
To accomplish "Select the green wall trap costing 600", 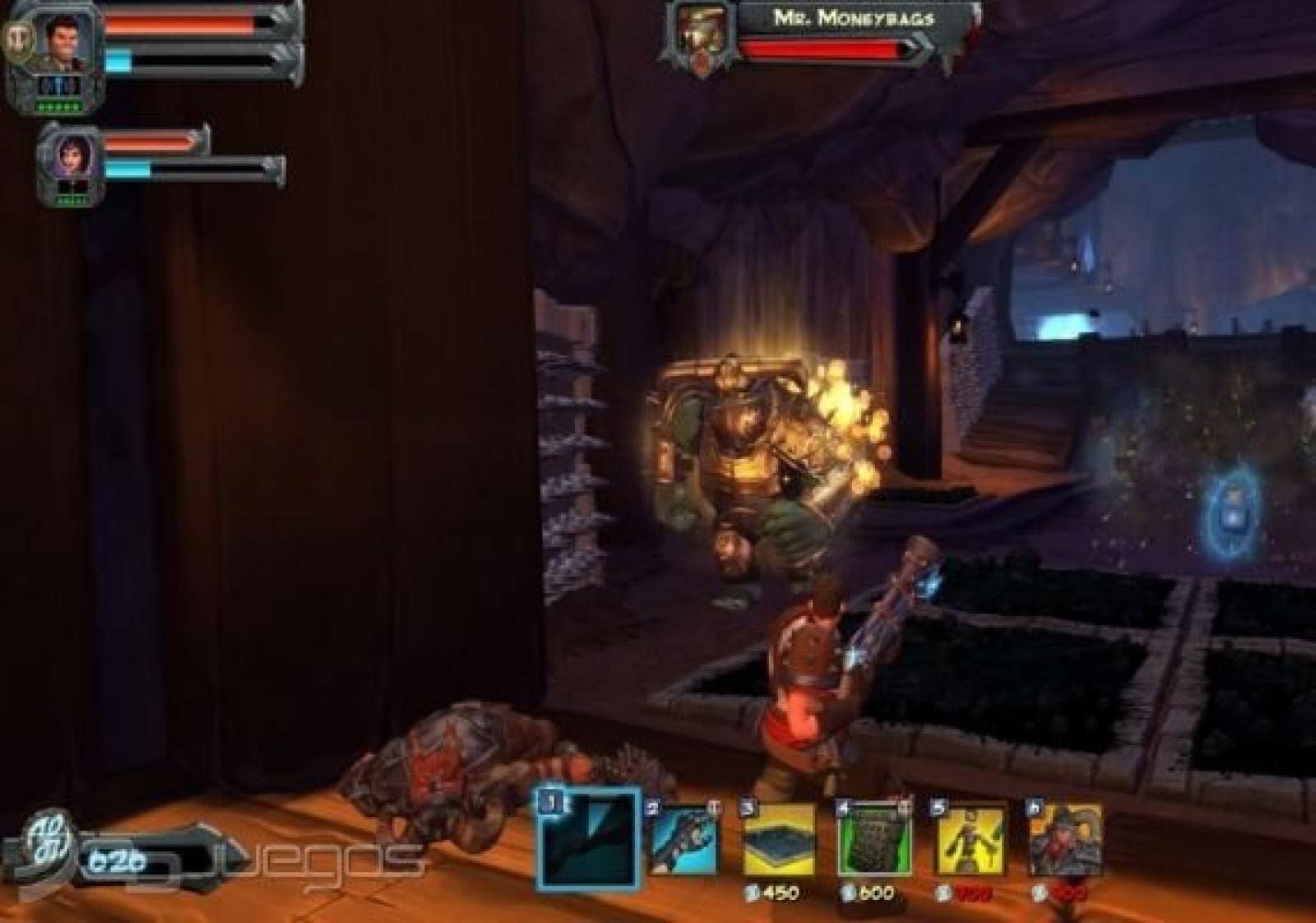I will [x=873, y=841].
